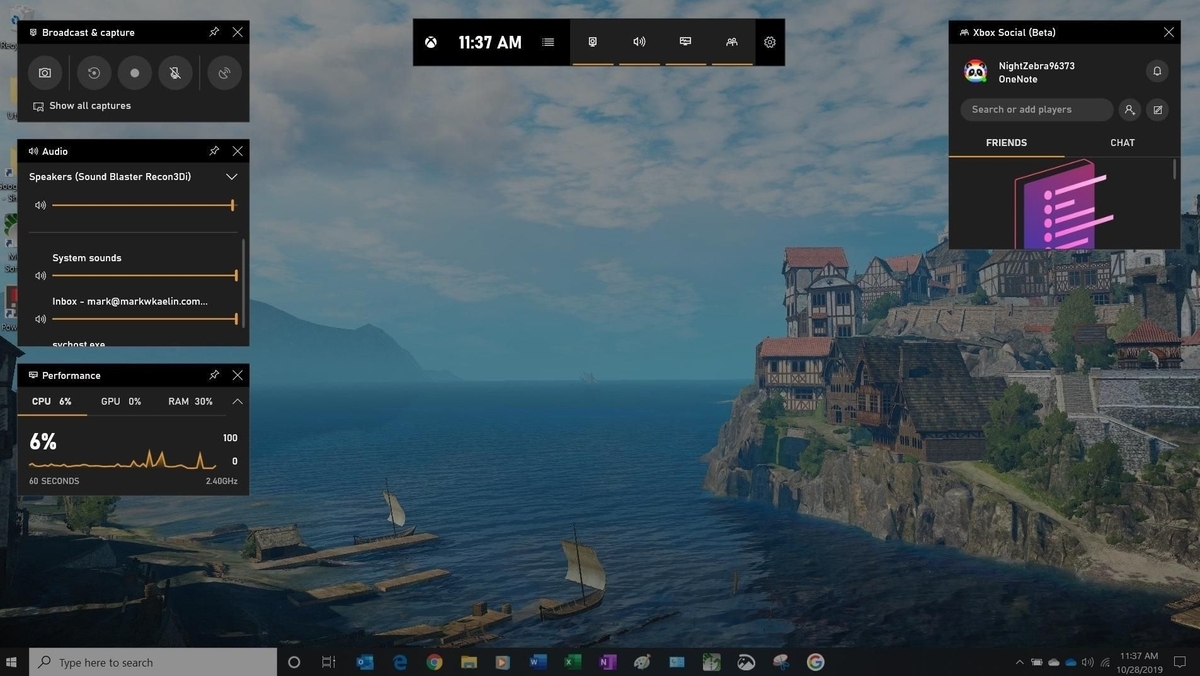1200x676 pixels.
Task: Open Chrome from the taskbar
Action: (434, 662)
